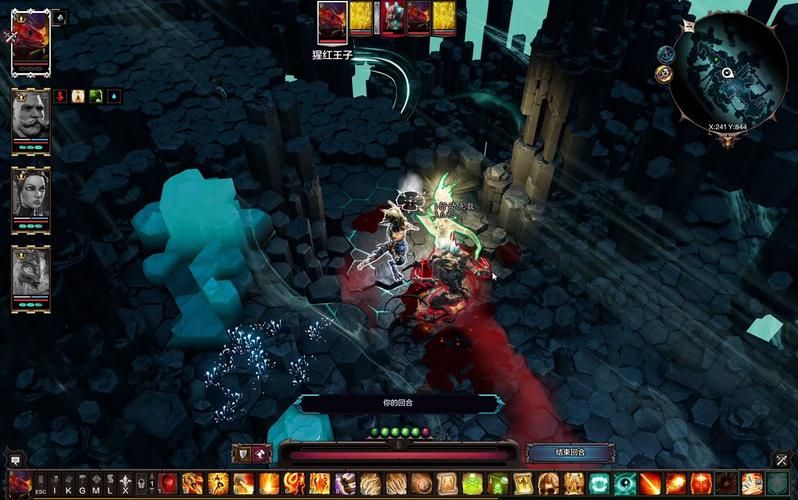This screenshot has height=500, width=798.
Task: Select the red dragon party portrait
Action: click(30, 40)
